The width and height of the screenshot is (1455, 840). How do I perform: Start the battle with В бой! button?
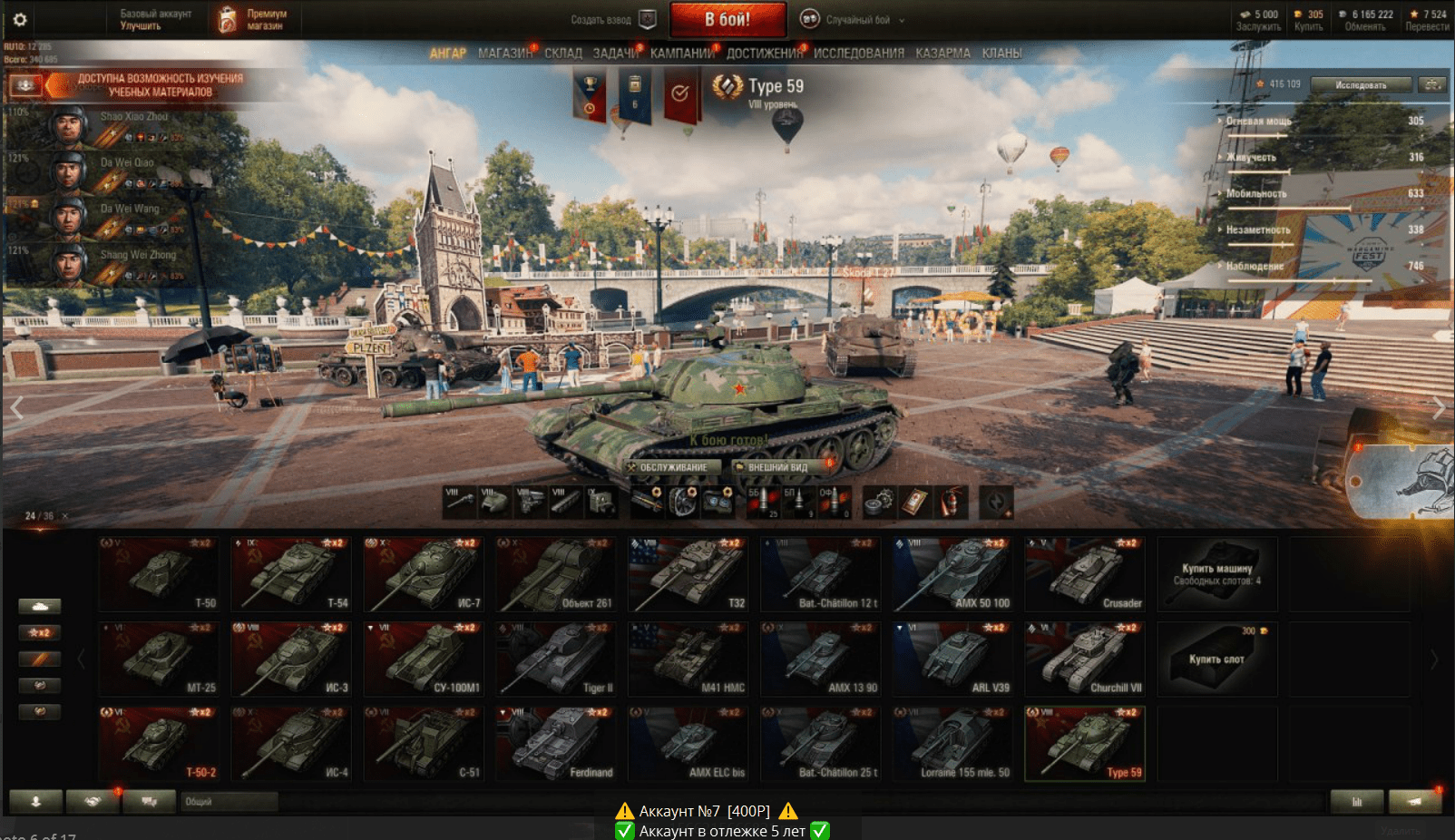[x=727, y=19]
